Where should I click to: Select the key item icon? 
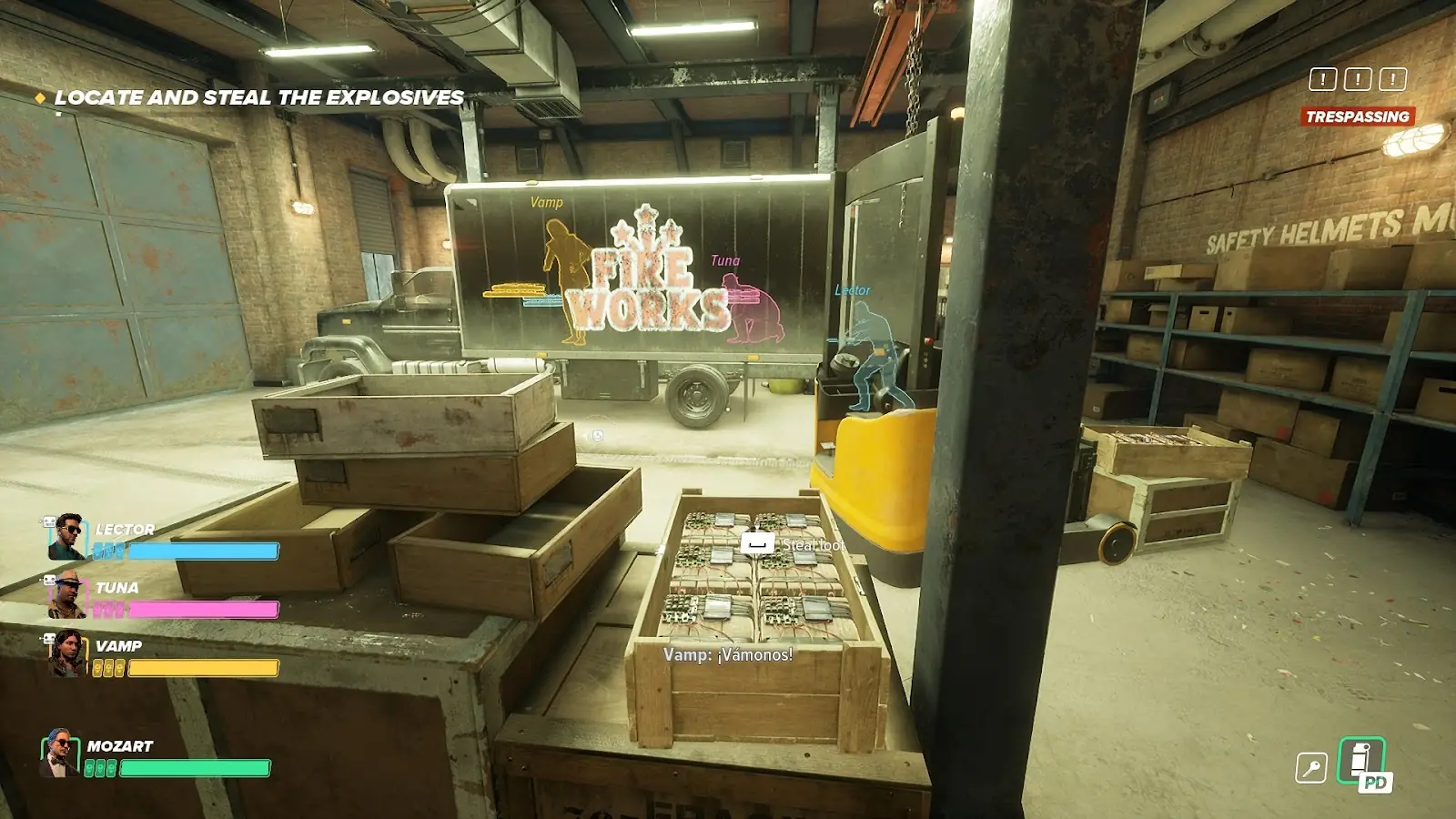pyautogui.click(x=1310, y=768)
